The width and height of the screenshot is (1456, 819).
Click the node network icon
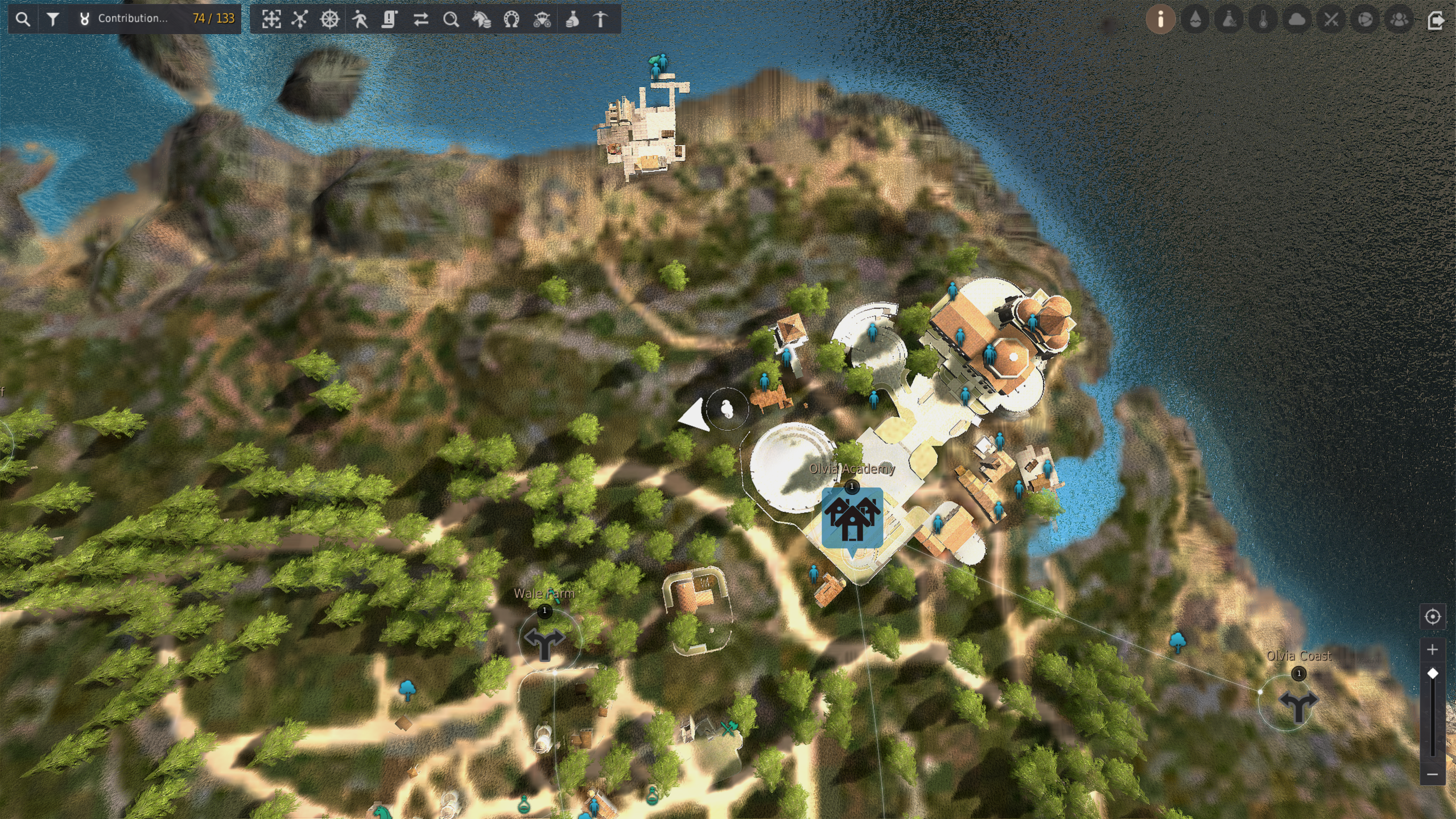point(300,19)
